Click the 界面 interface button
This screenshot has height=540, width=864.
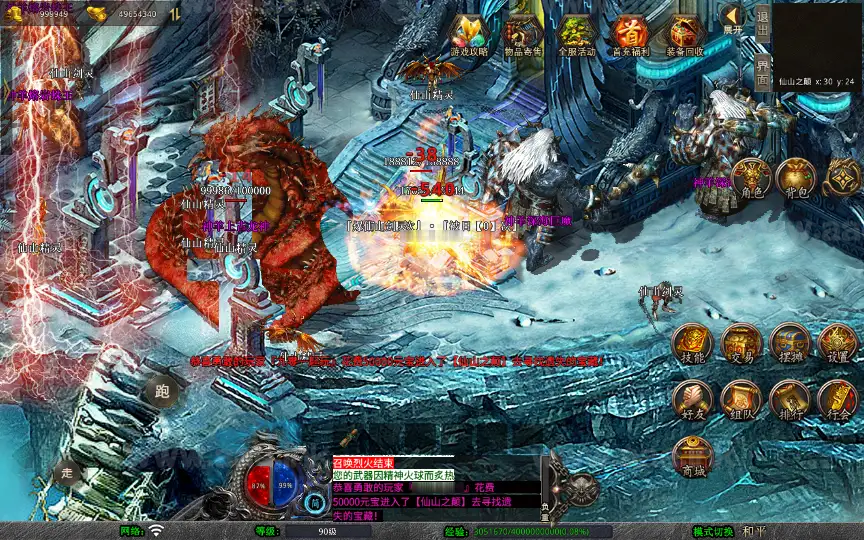(x=762, y=70)
